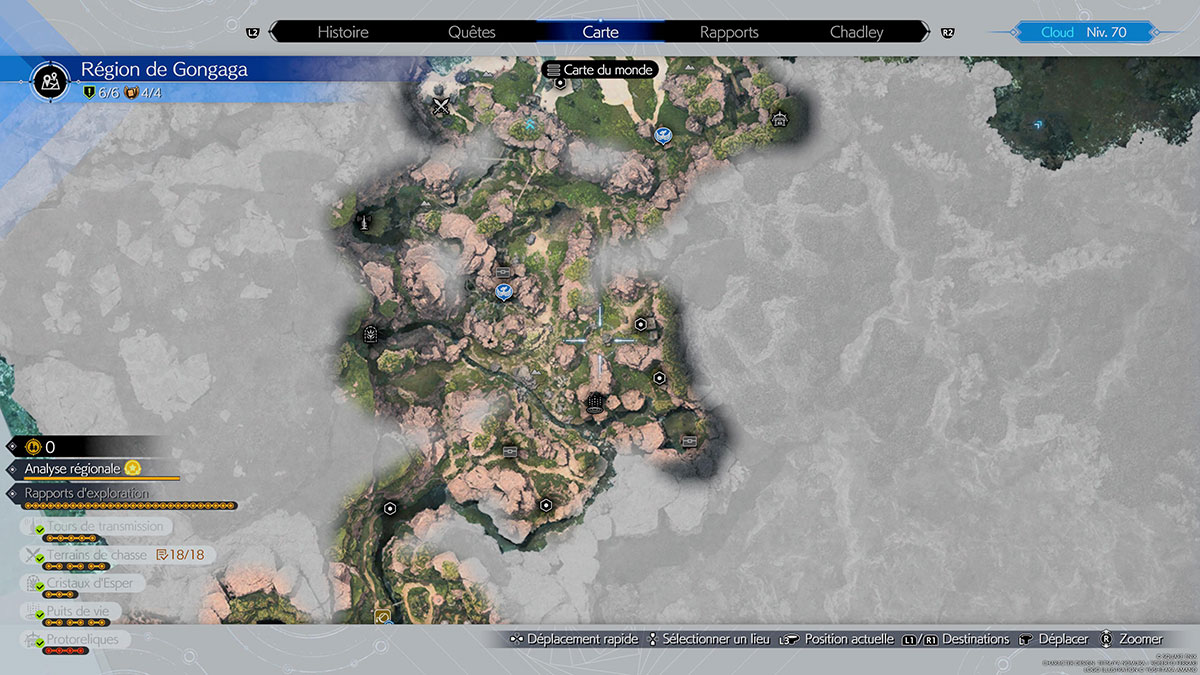Image resolution: width=1200 pixels, height=675 pixels.
Task: Open Rapports d'exploration list
Action: coord(87,493)
